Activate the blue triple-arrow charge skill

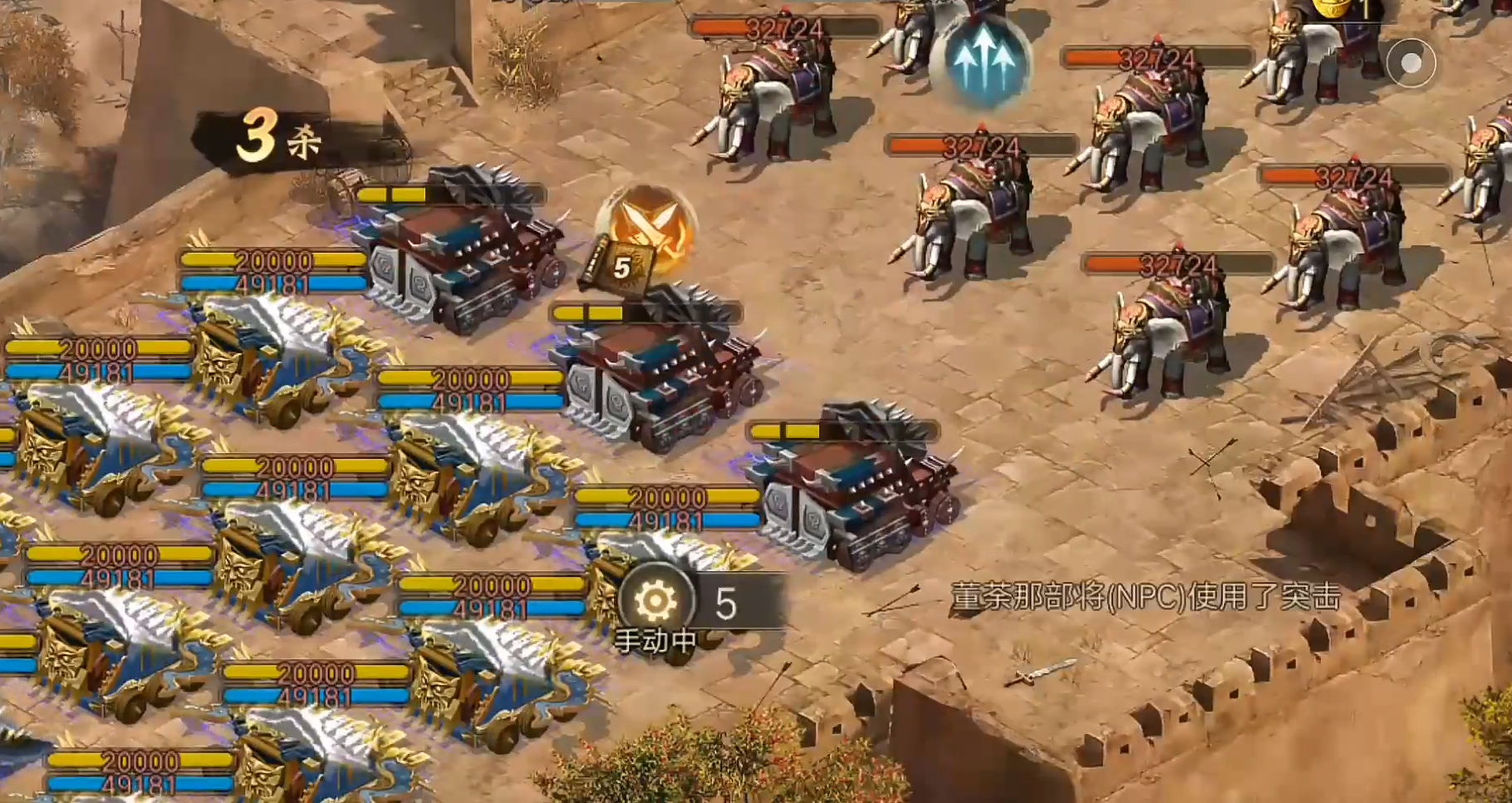tap(984, 61)
